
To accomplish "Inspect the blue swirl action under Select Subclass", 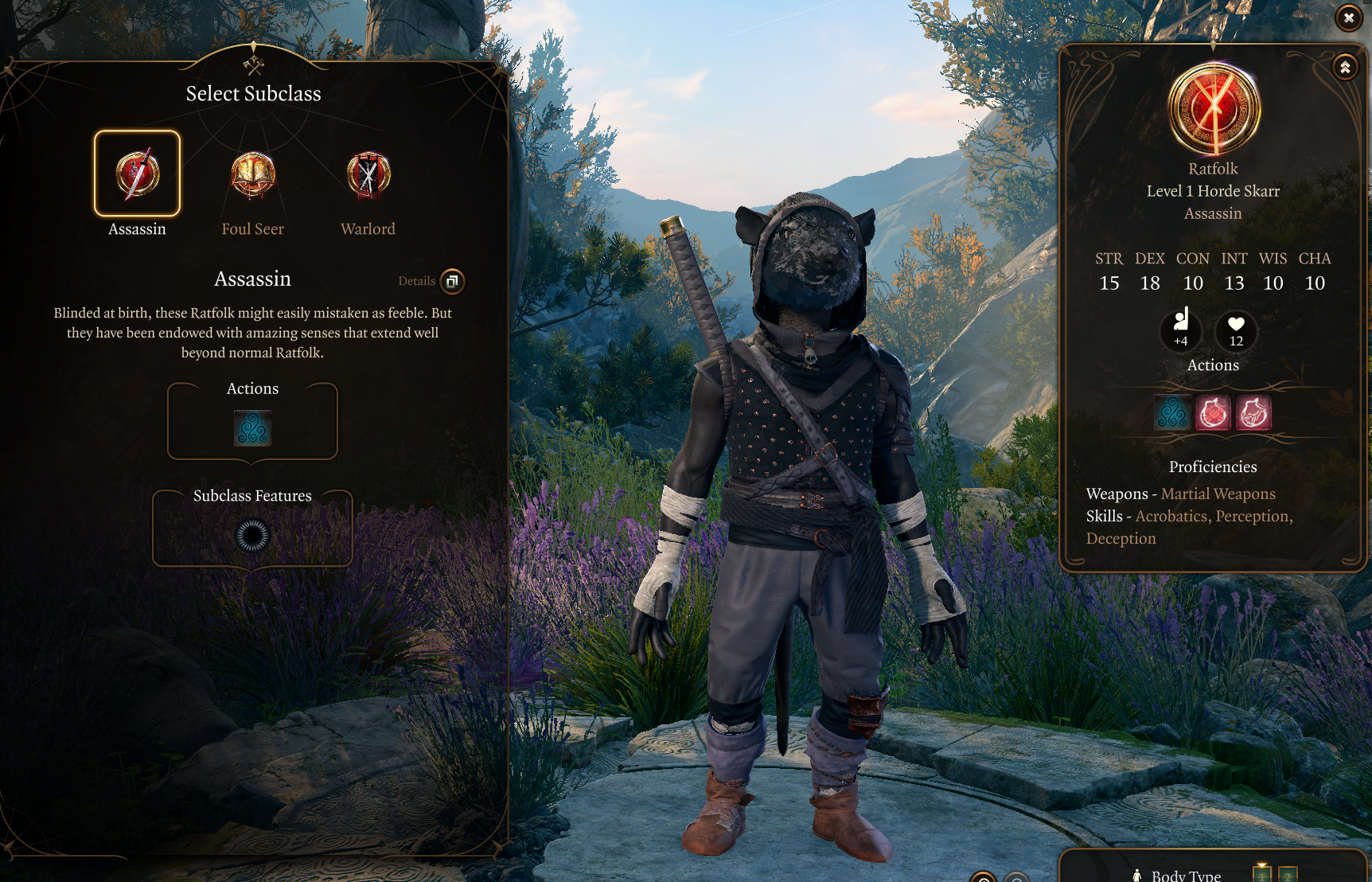I will (x=253, y=428).
